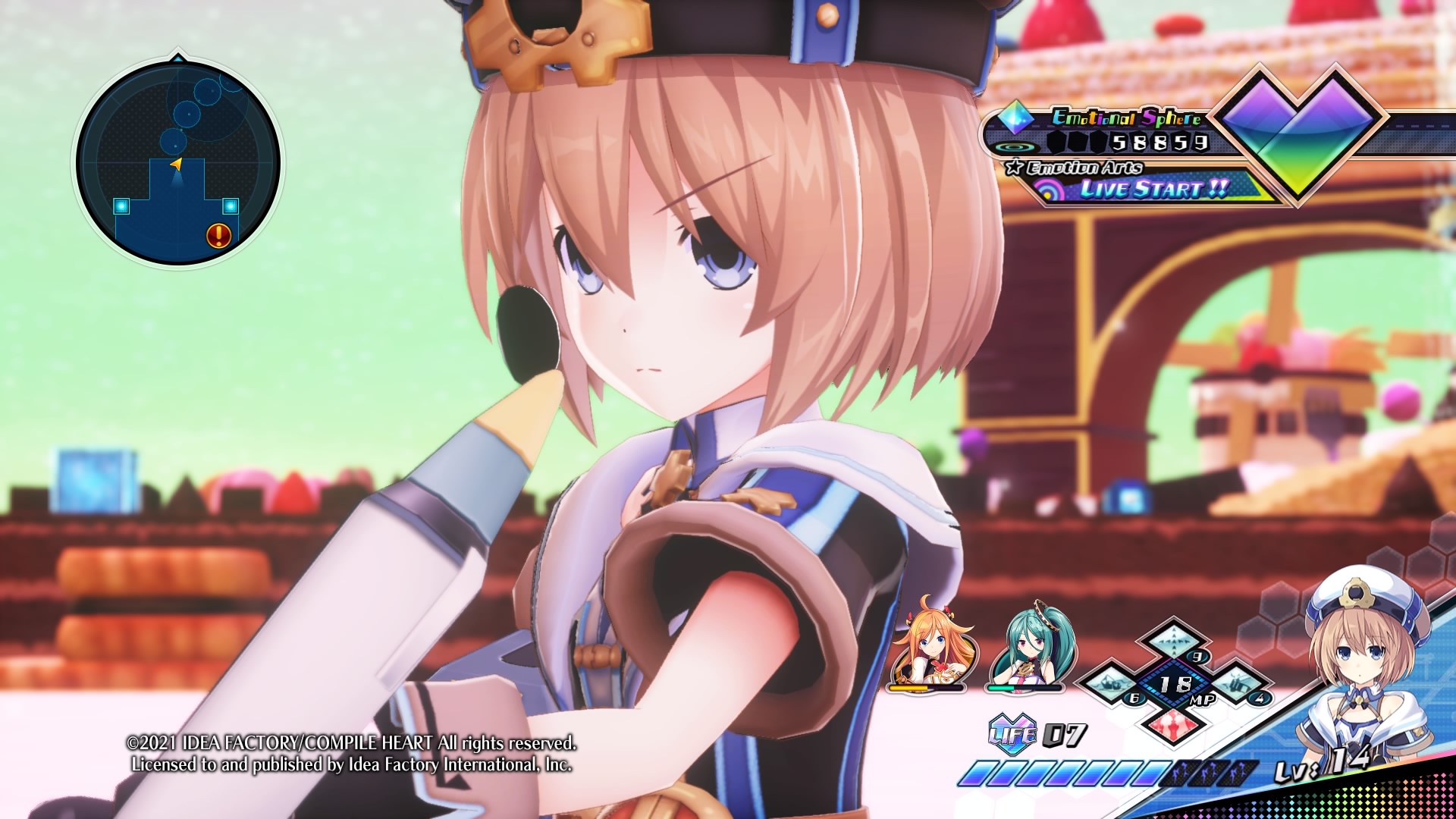Image resolution: width=1456 pixels, height=819 pixels.
Task: Activate the top skill costing 9 MP
Action: [x=1172, y=642]
